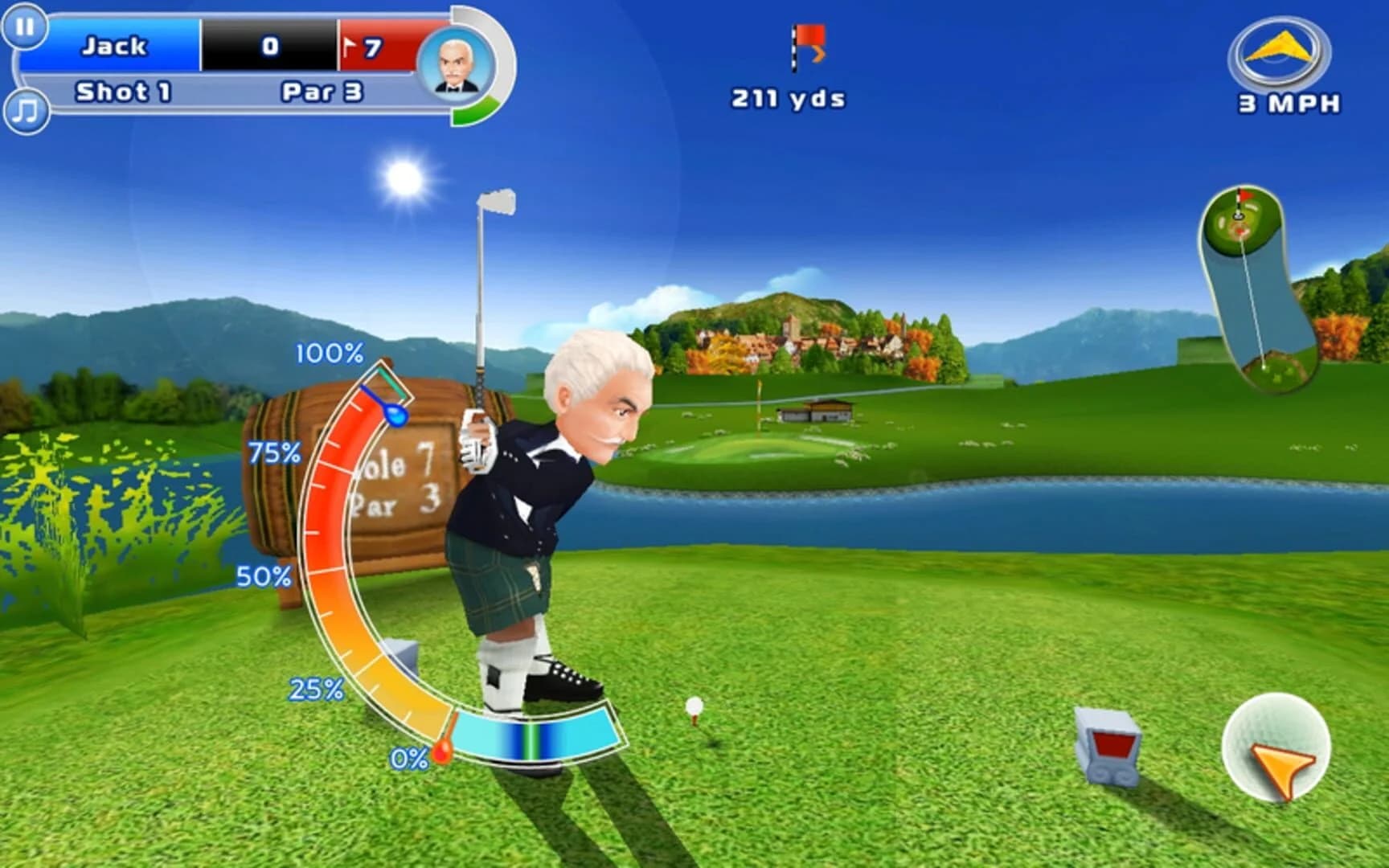
Task: Pause the game
Action: point(25,29)
